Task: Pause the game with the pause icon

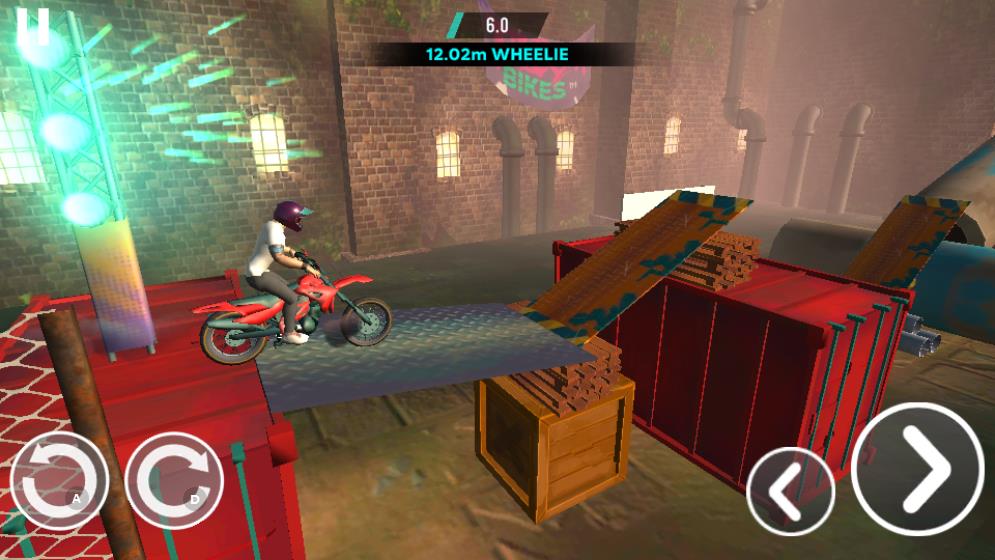Action: point(33,25)
